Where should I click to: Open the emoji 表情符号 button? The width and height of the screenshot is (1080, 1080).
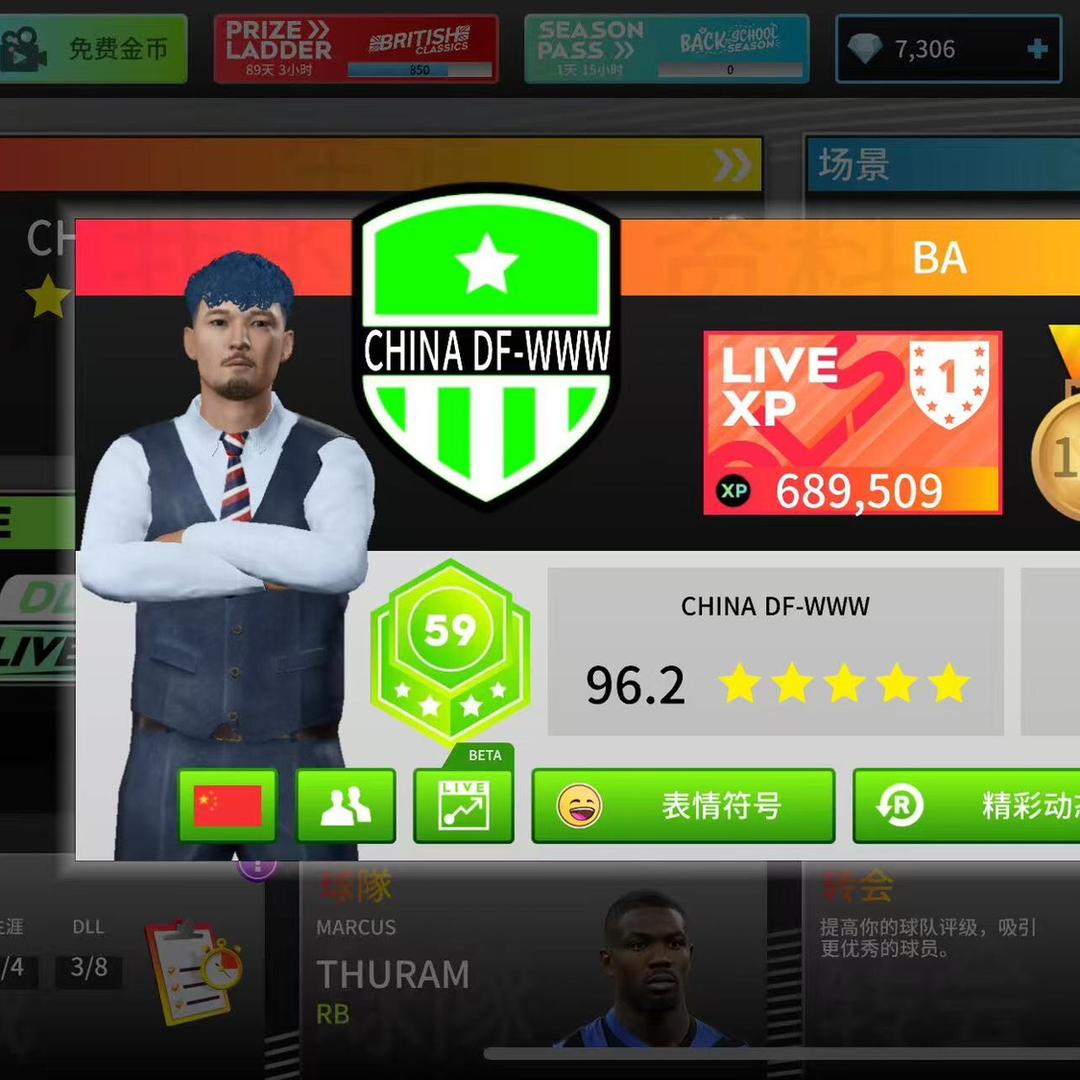(683, 805)
